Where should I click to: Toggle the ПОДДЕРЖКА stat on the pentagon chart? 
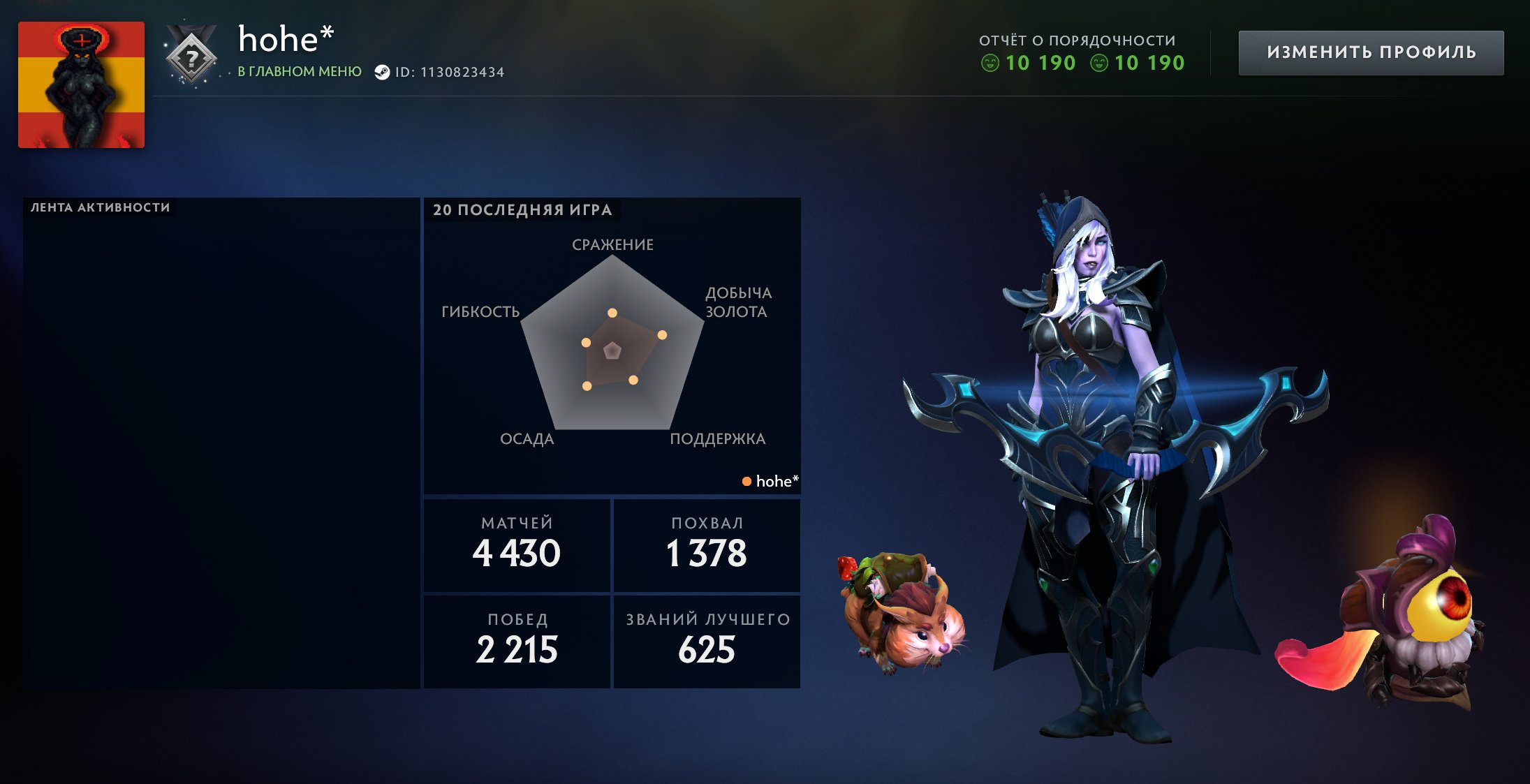(x=716, y=439)
